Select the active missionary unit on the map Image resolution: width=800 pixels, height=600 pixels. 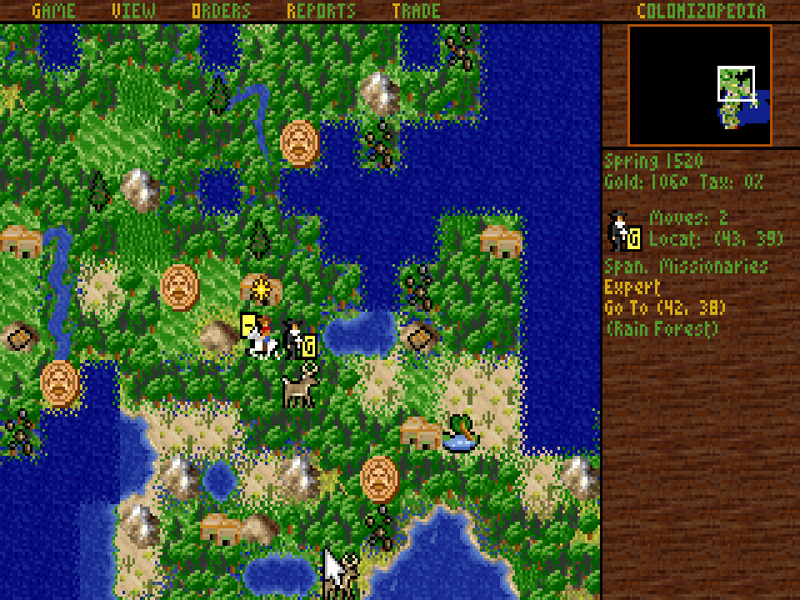300,340
